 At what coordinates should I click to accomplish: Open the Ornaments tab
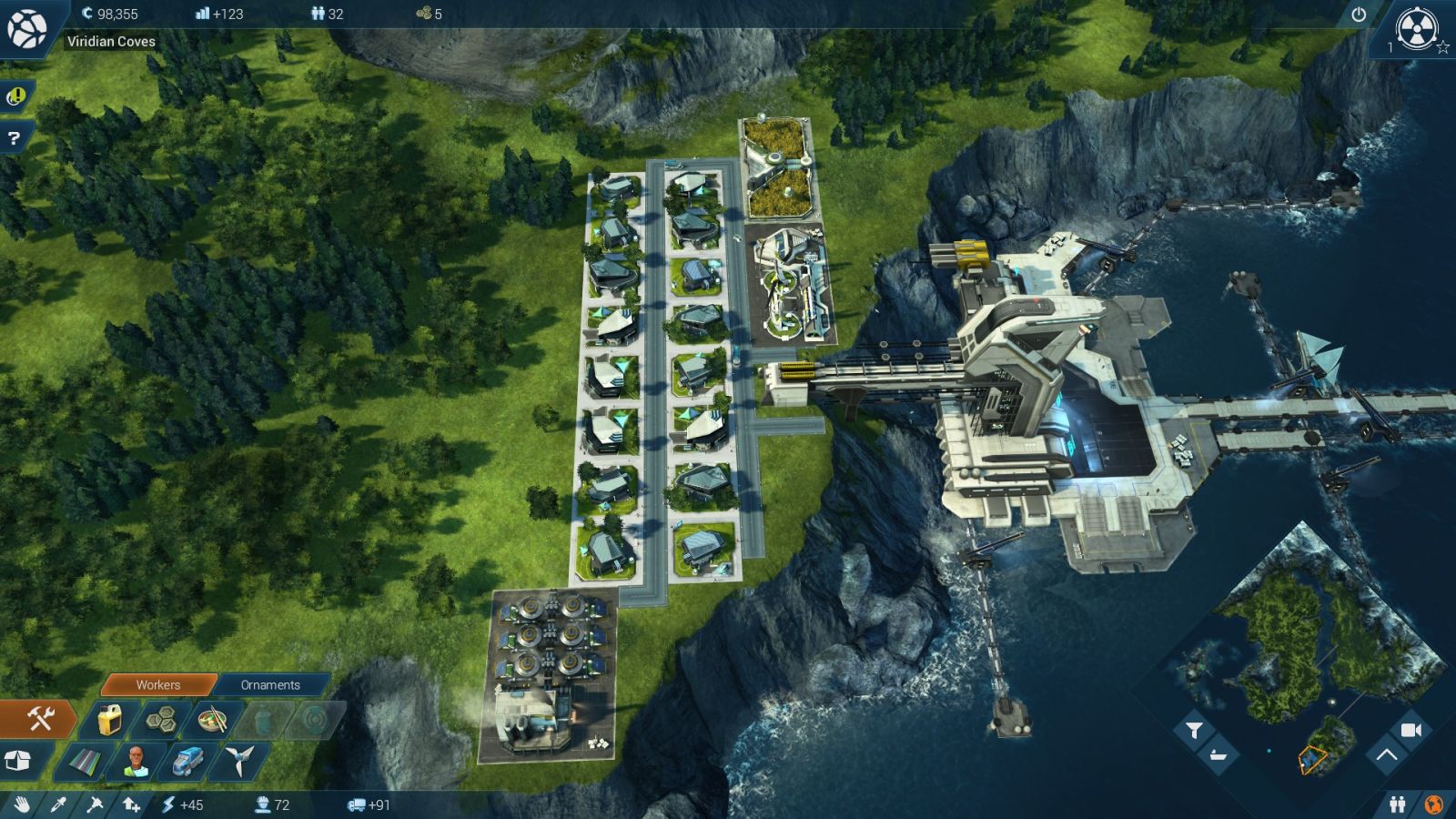[x=270, y=684]
